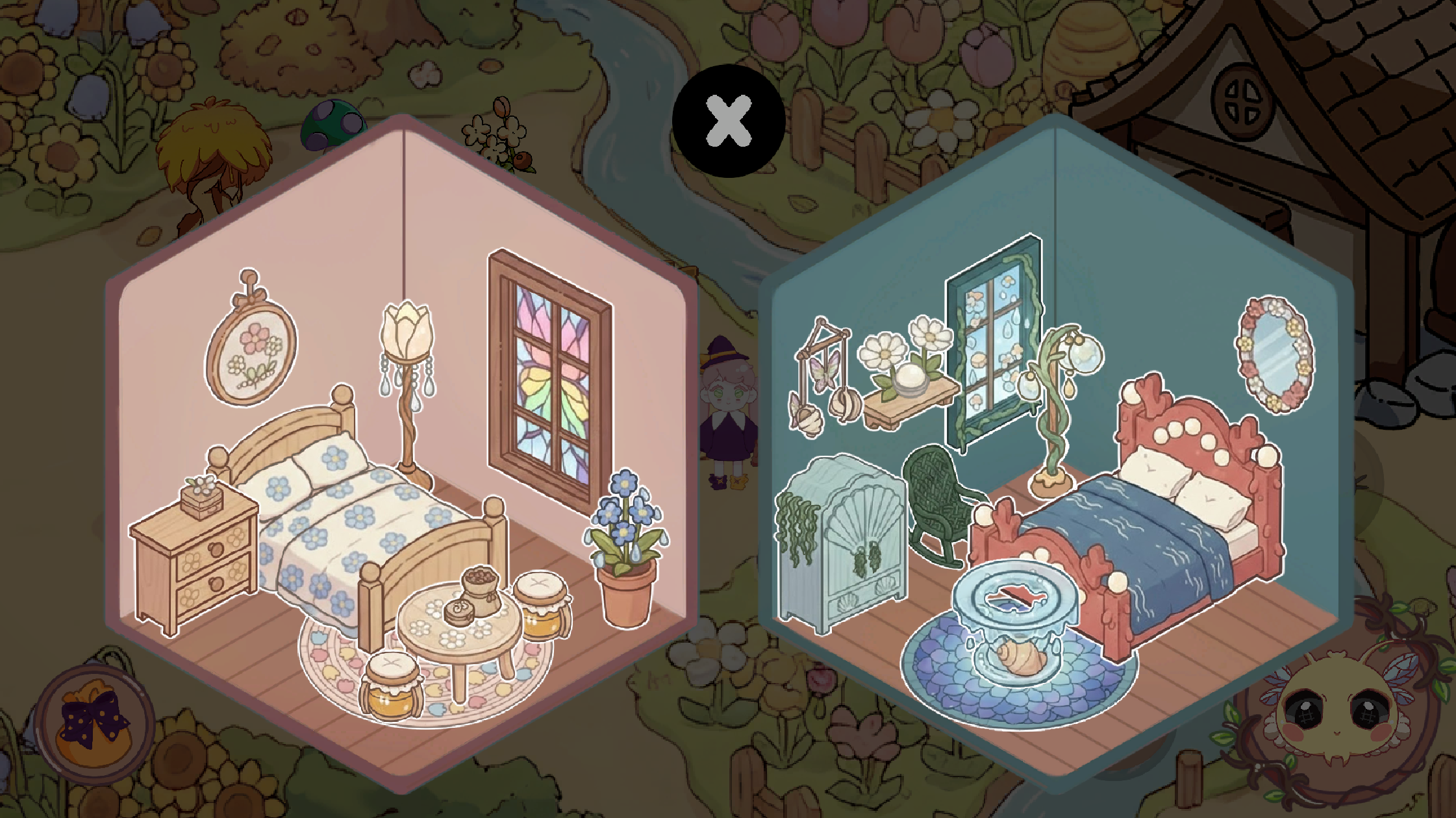Select the embroidery hoop wall art
The height and width of the screenshot is (818, 1456).
click(249, 351)
